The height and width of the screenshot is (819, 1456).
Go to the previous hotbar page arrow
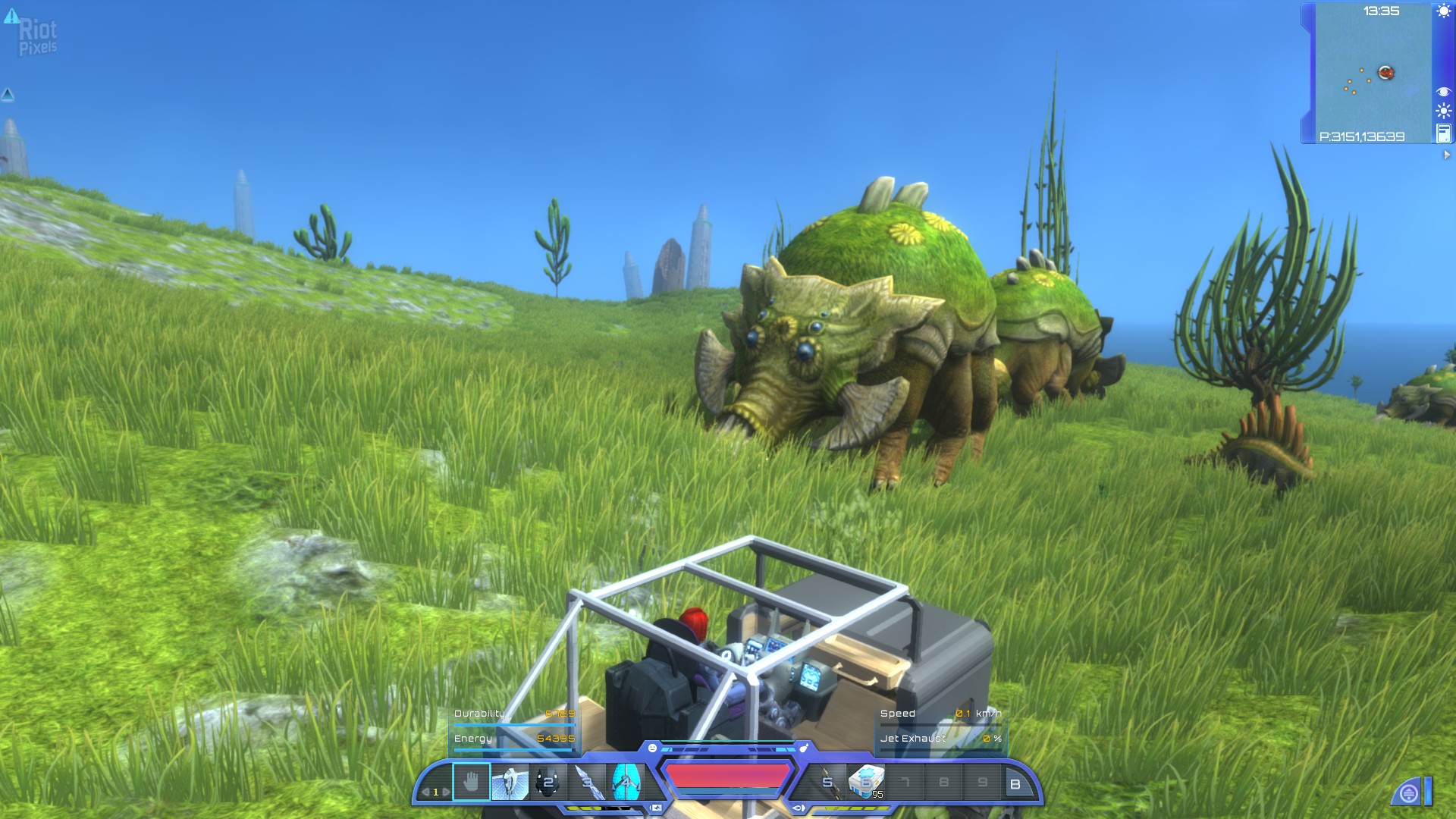[425, 792]
